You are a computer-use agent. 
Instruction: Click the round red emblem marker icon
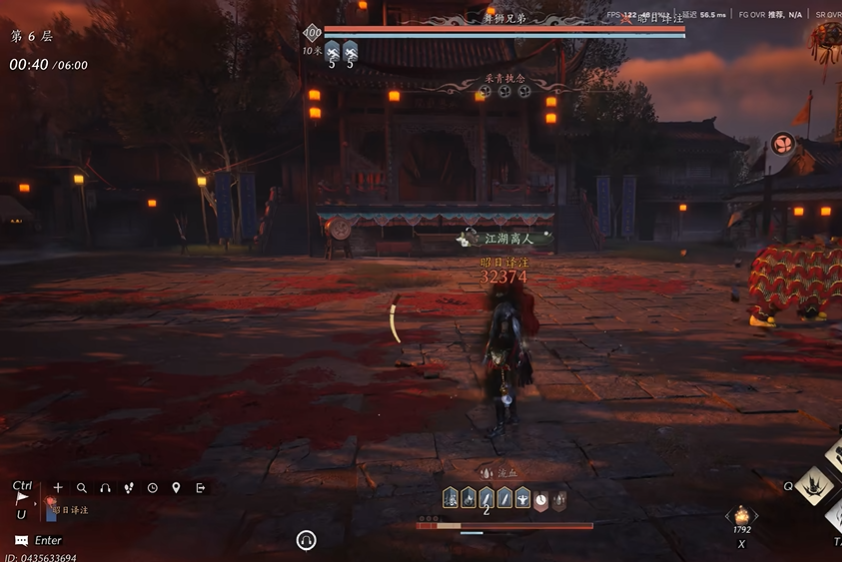(x=782, y=143)
